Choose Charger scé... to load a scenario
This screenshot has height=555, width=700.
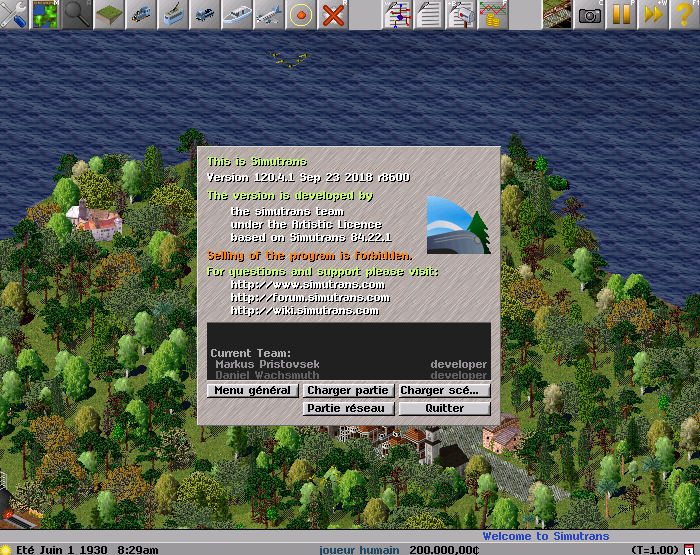[445, 390]
